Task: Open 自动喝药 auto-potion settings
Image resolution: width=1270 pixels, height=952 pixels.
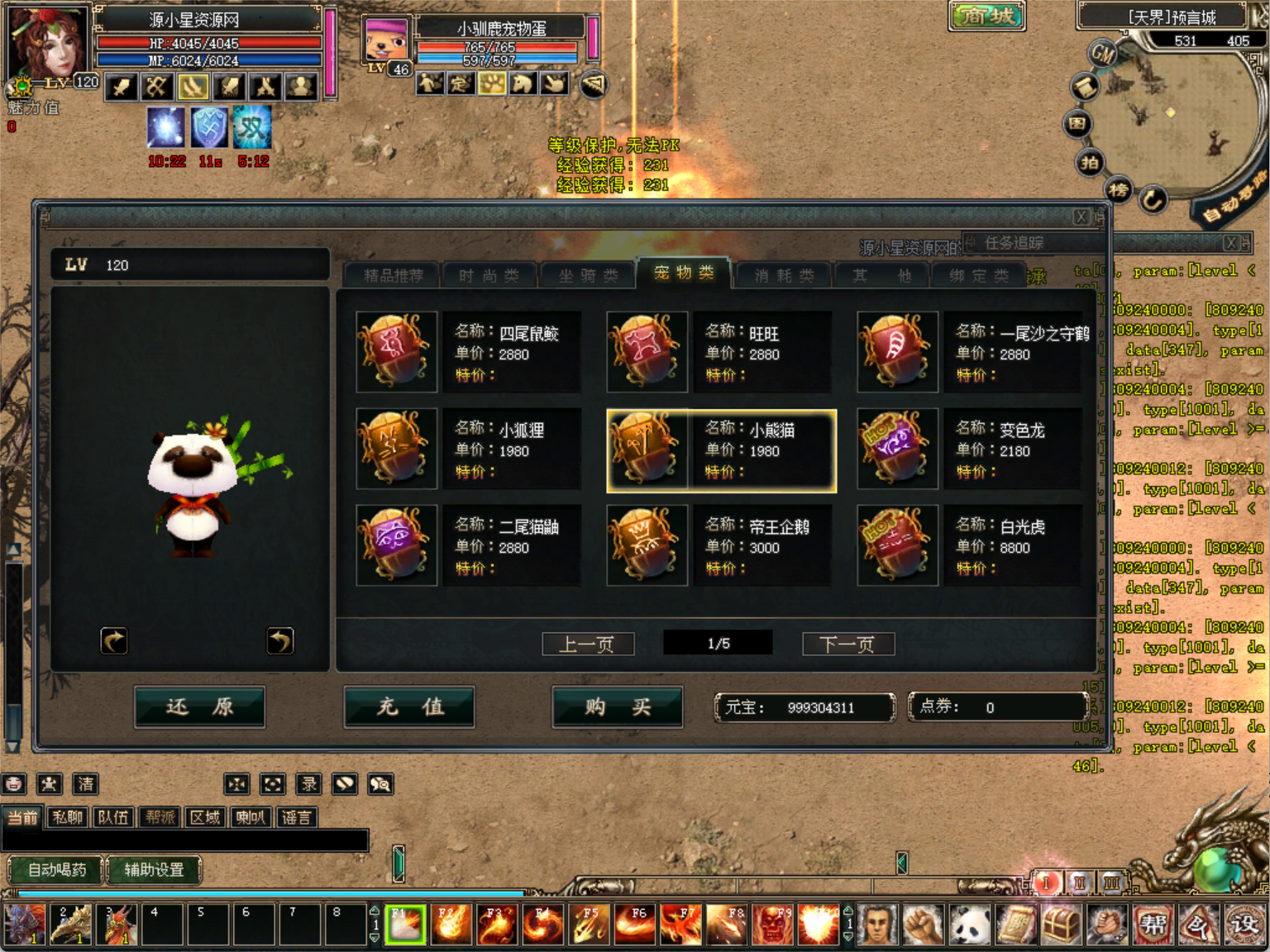Action: click(x=56, y=869)
